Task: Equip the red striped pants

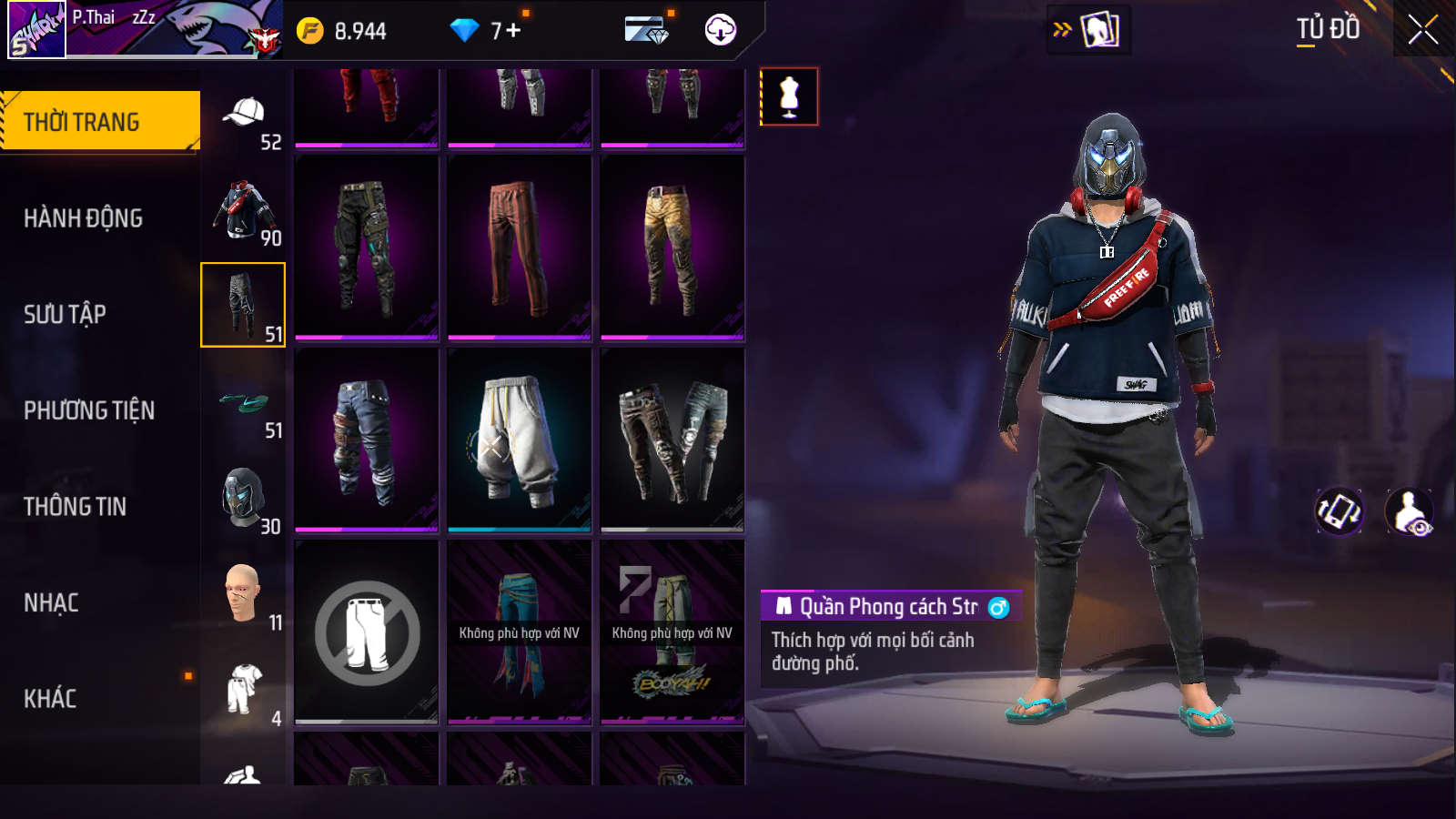Action: click(x=519, y=248)
